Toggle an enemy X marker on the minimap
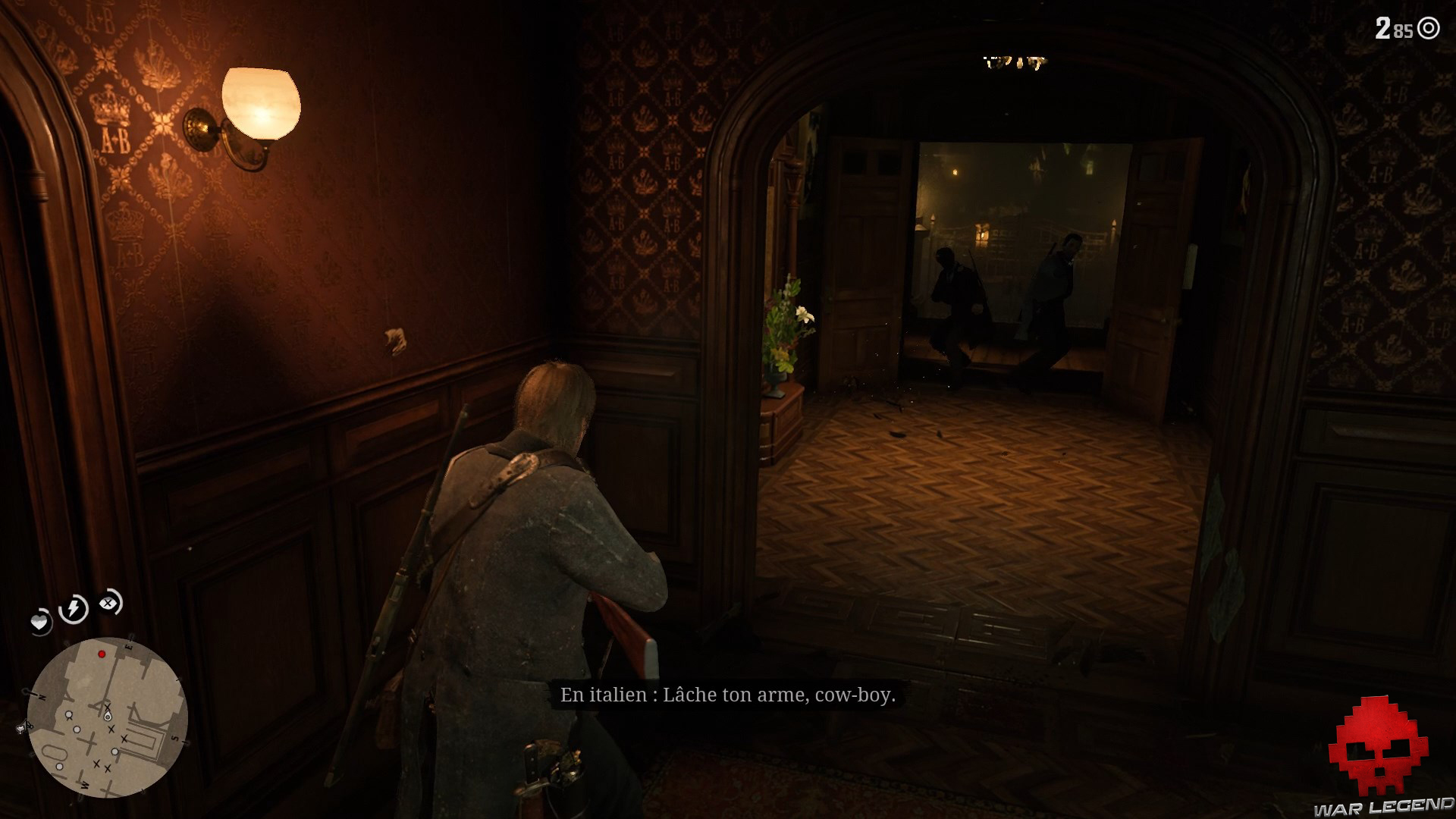The image size is (1456, 819). pos(111,729)
